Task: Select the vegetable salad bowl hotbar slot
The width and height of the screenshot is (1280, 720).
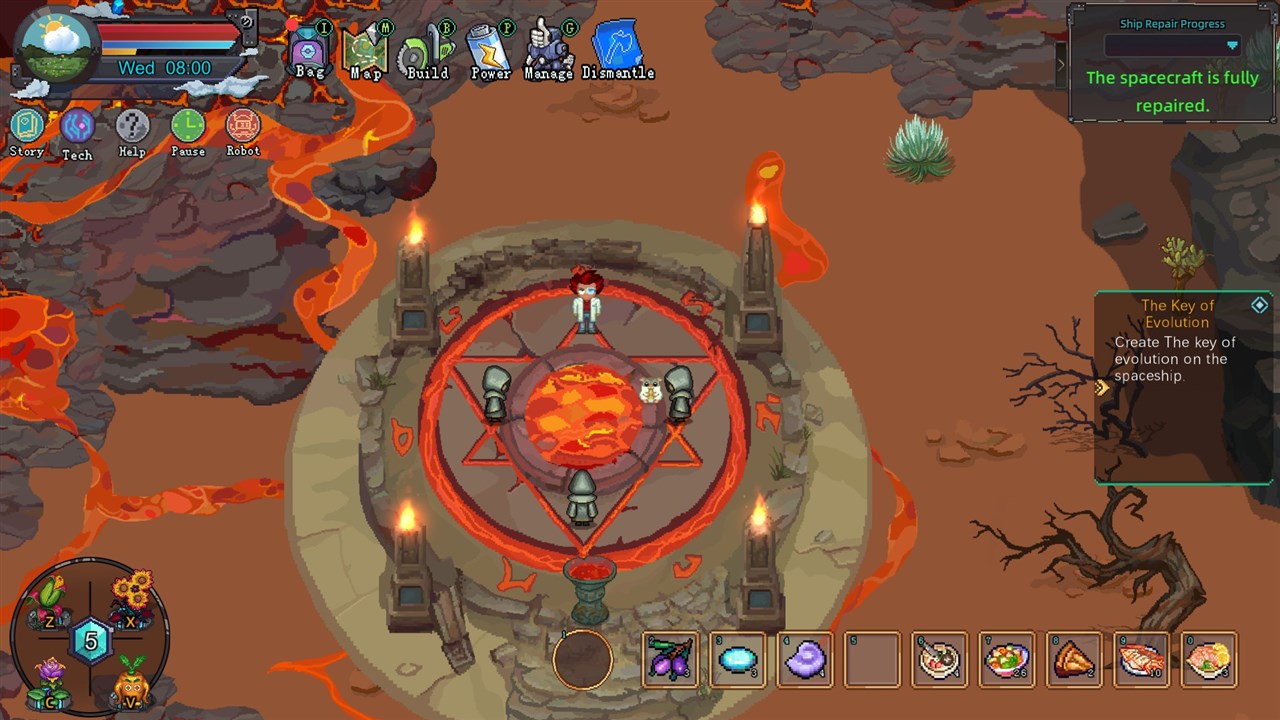Action: click(x=1007, y=660)
